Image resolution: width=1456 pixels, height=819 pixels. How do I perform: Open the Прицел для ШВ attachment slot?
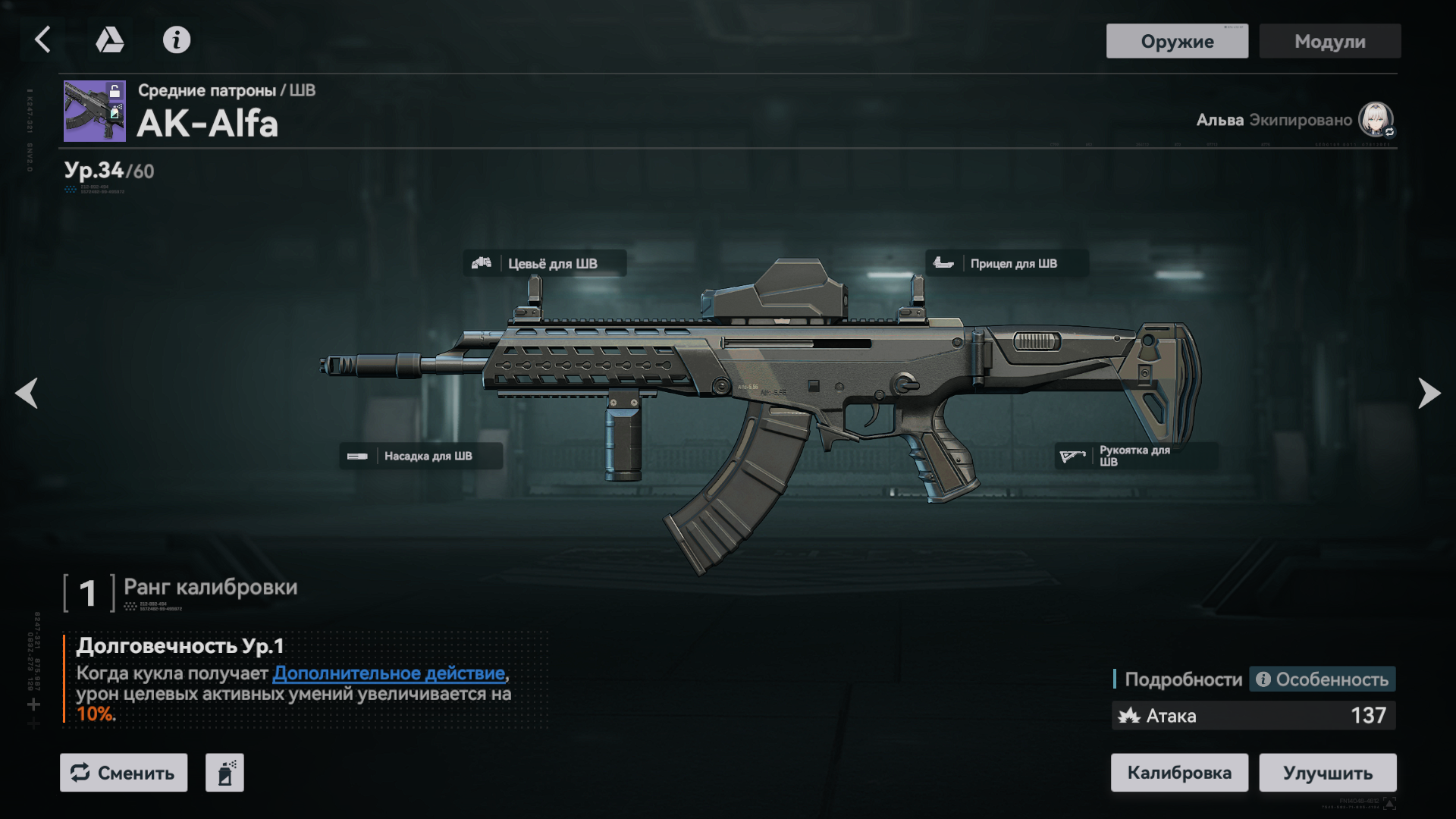pos(1006,263)
